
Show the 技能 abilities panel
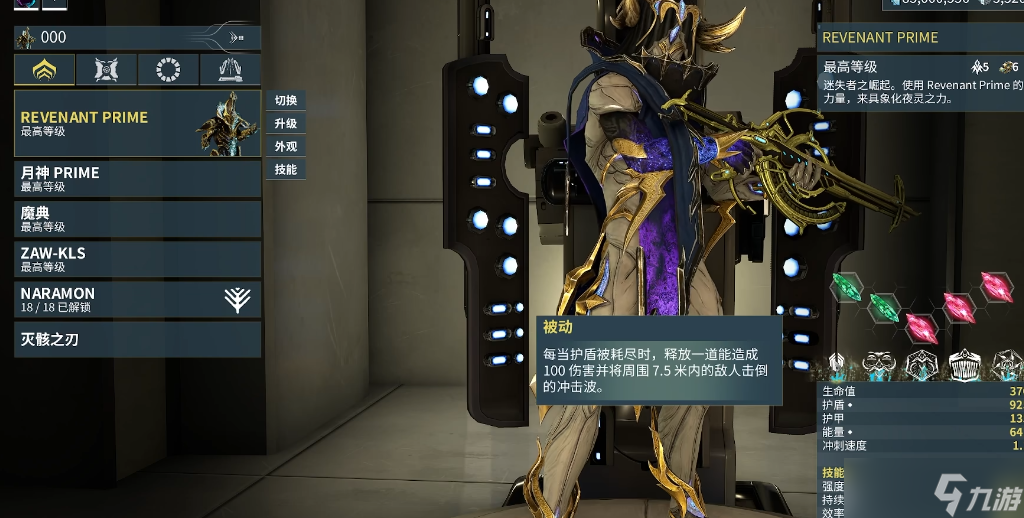click(x=286, y=170)
